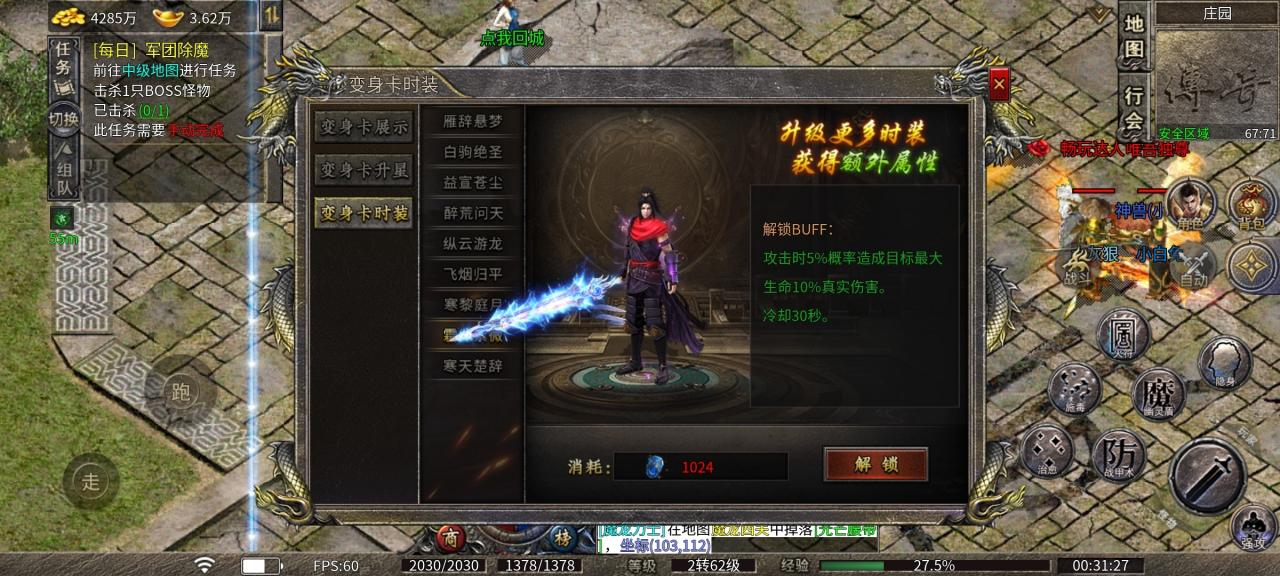1280x576 pixels.
Task: Choose the 醉荒问天 costume entry
Action: point(473,213)
